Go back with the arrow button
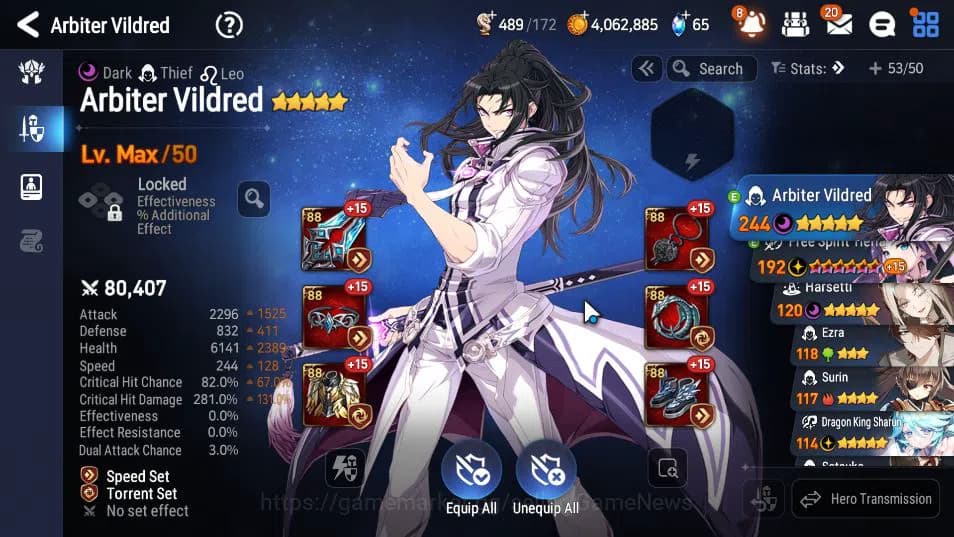This screenshot has height=537, width=954. [28, 25]
